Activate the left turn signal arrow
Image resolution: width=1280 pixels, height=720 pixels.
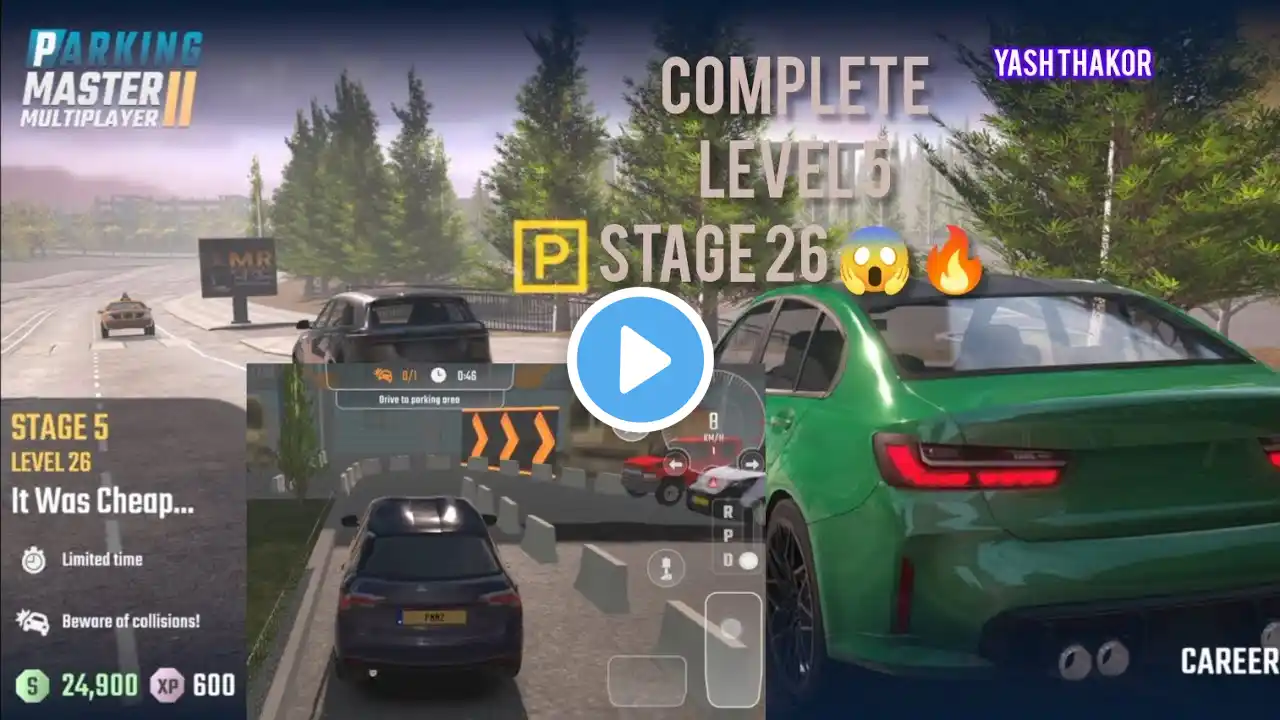click(x=676, y=464)
